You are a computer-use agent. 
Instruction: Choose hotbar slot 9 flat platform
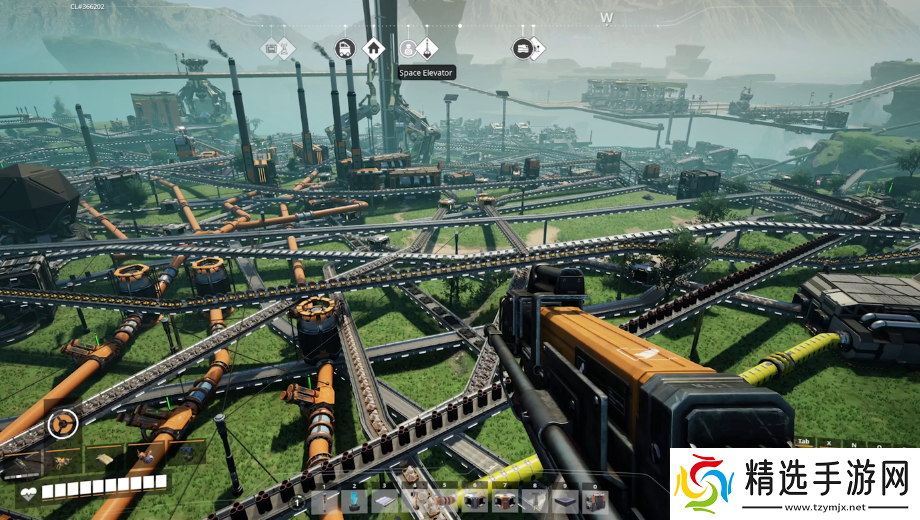coord(565,502)
